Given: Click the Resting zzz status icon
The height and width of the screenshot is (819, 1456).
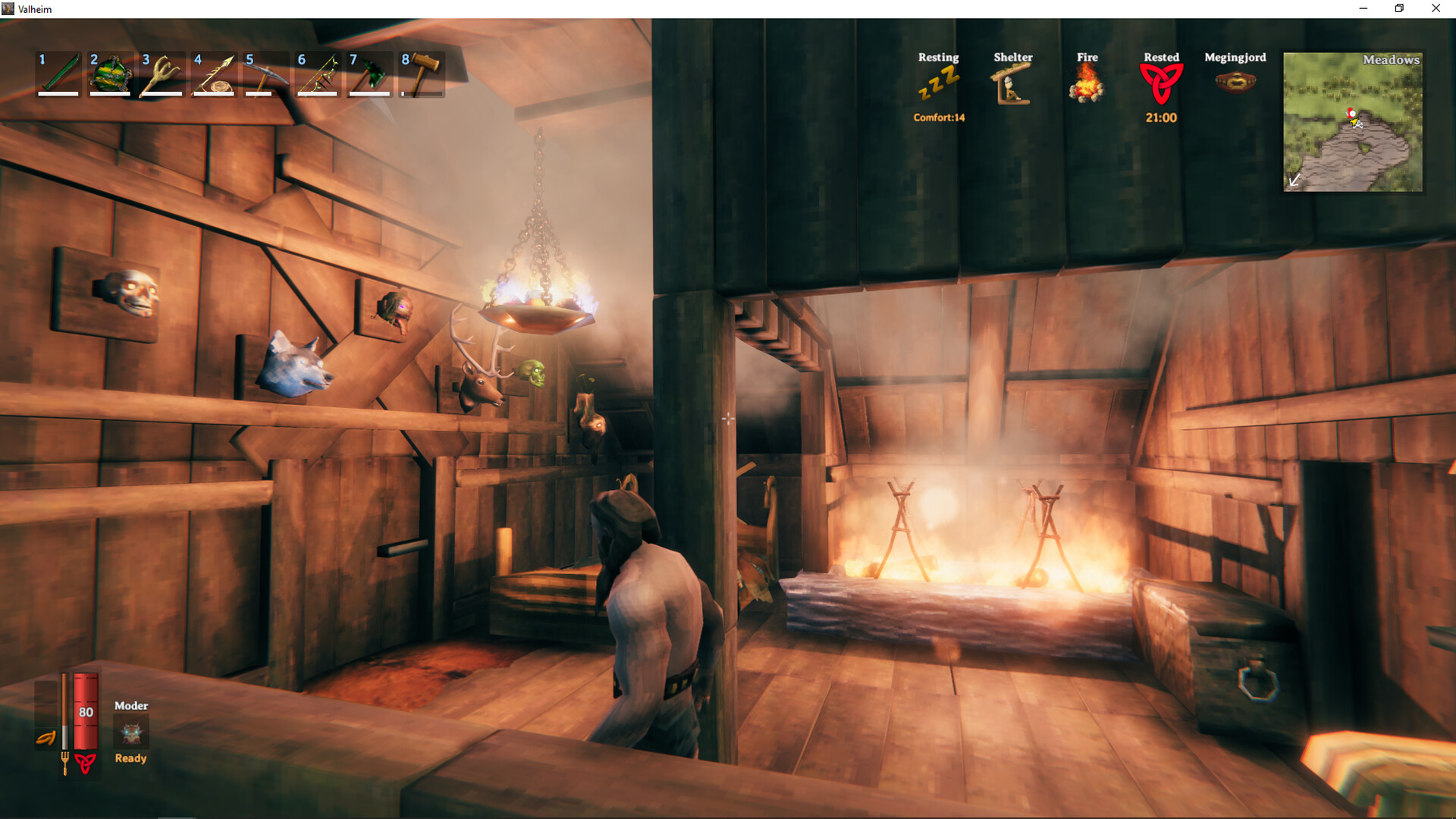Looking at the screenshot, I should (938, 83).
